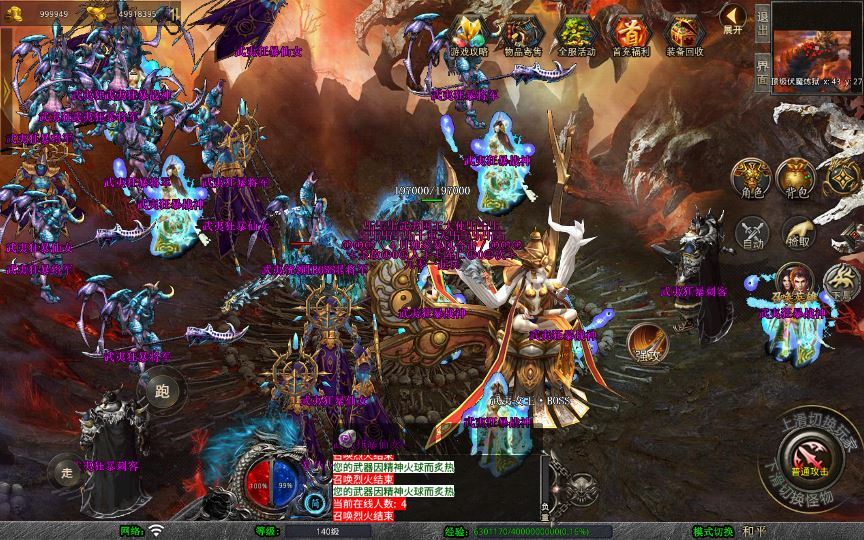The width and height of the screenshot is (864, 540).
Task: Open the 全服活动 server events icon
Action: click(x=575, y=36)
